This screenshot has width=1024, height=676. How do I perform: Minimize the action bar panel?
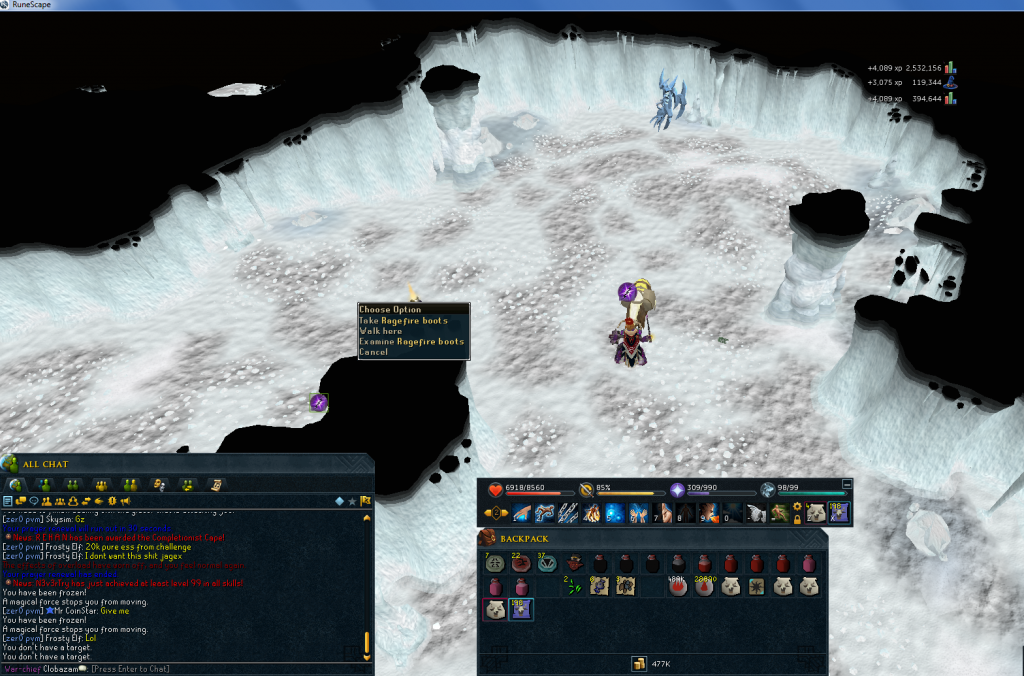coord(847,484)
